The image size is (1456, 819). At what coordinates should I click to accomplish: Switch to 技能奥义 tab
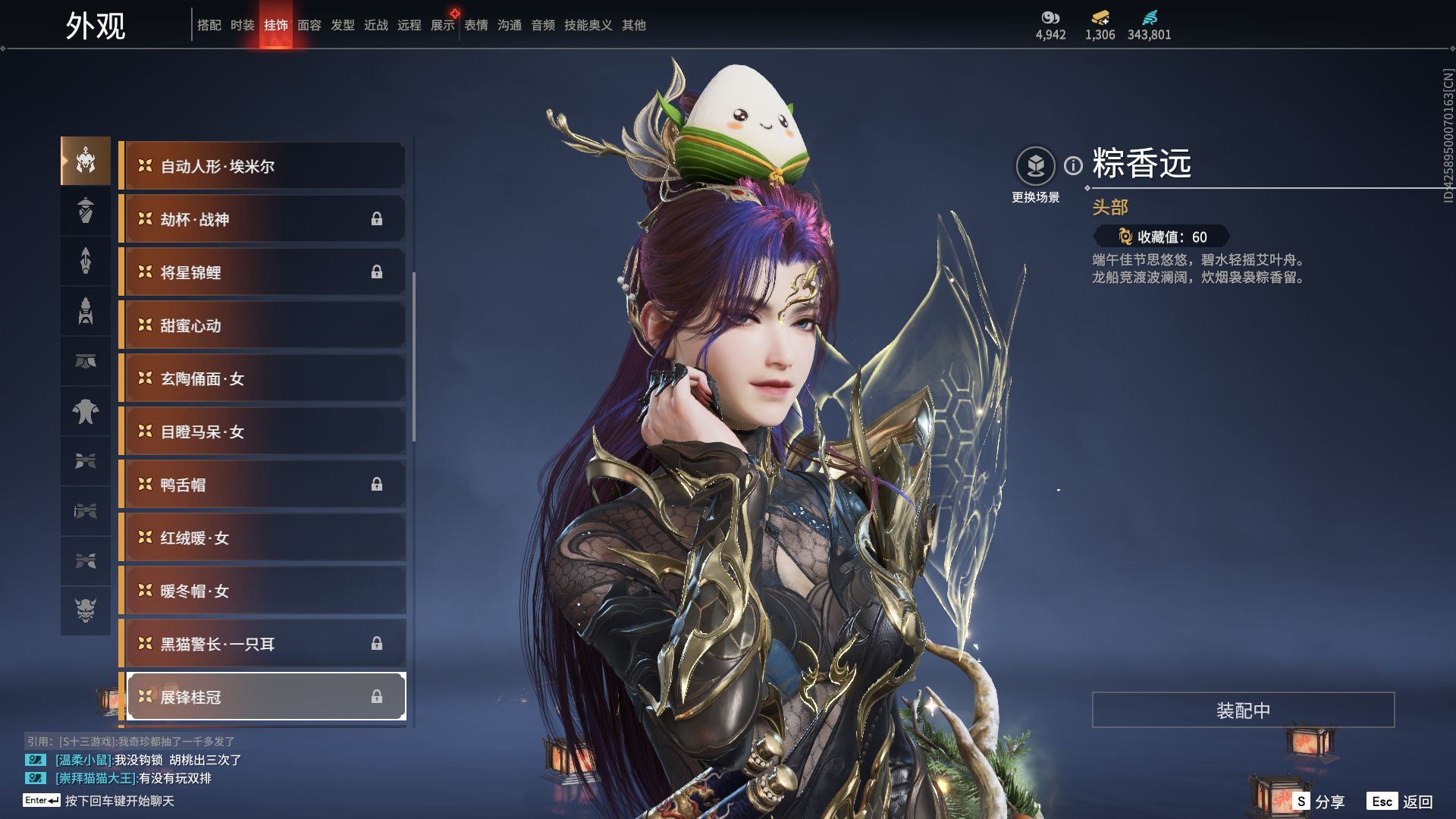(588, 25)
